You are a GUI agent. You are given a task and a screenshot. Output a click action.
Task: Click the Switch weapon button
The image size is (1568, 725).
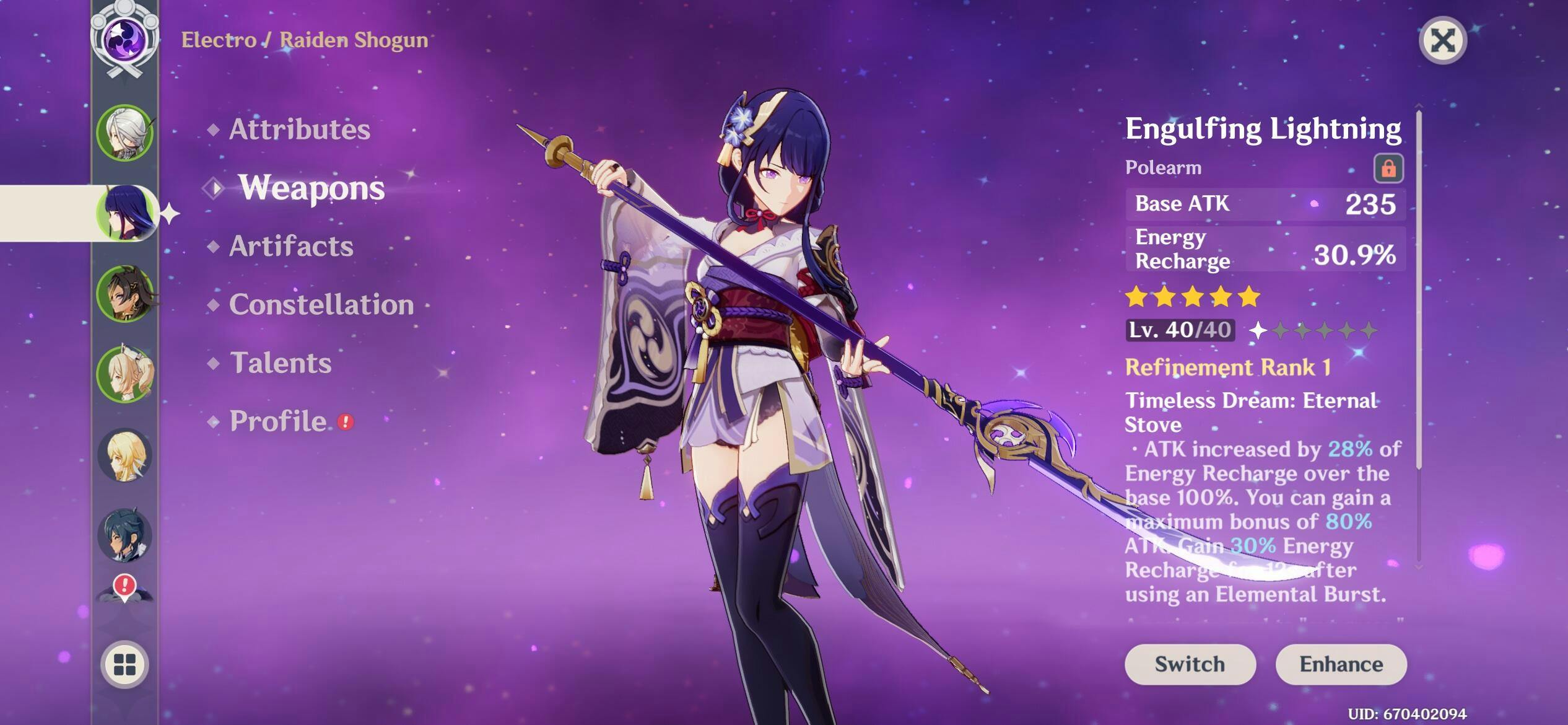(x=1190, y=664)
